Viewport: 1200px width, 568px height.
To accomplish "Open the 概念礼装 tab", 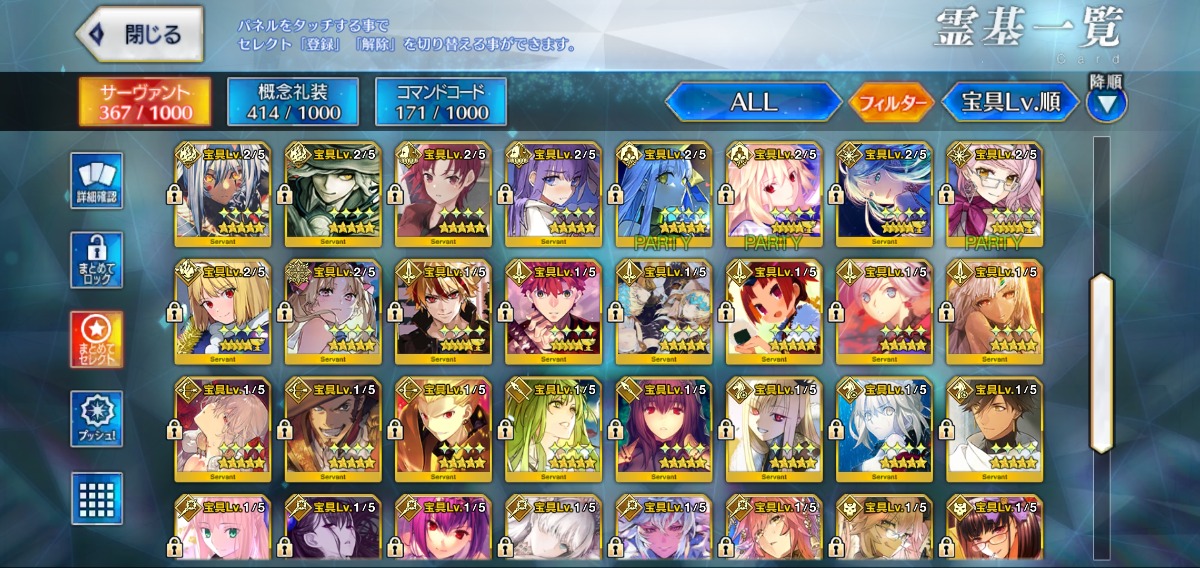I will [x=293, y=101].
